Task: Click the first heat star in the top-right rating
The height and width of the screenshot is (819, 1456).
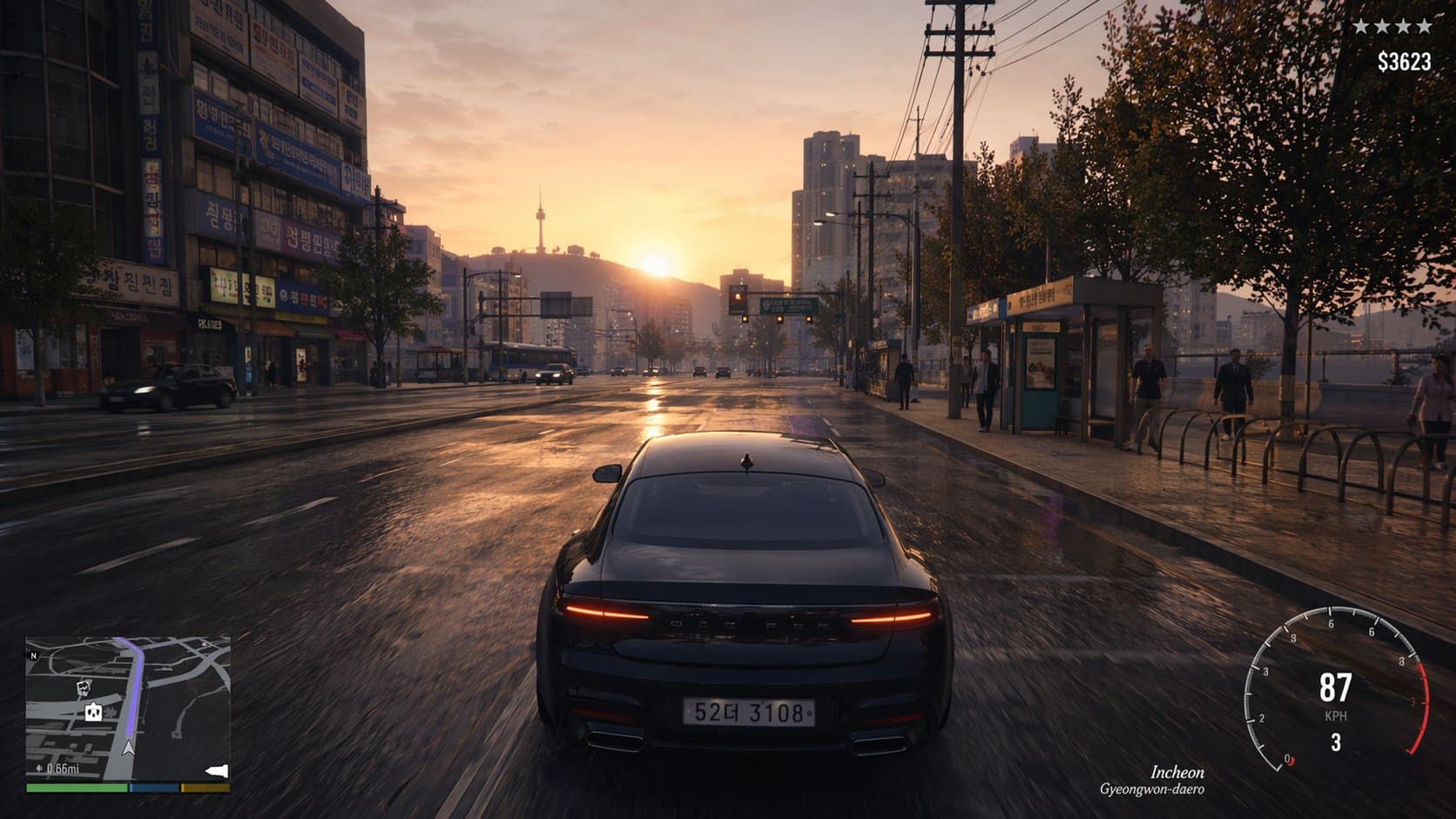Action: click(1361, 27)
